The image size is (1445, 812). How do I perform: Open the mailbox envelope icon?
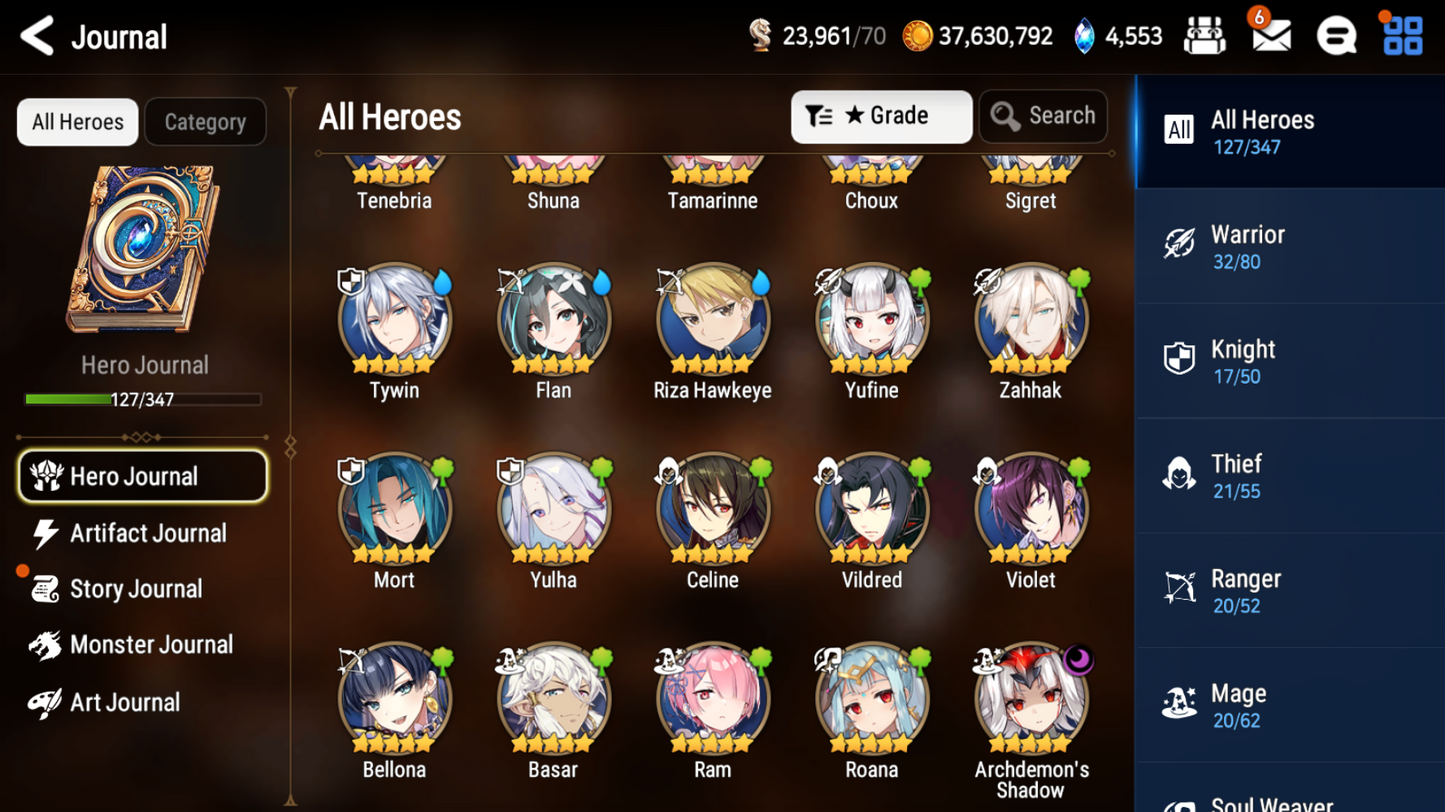(1271, 37)
